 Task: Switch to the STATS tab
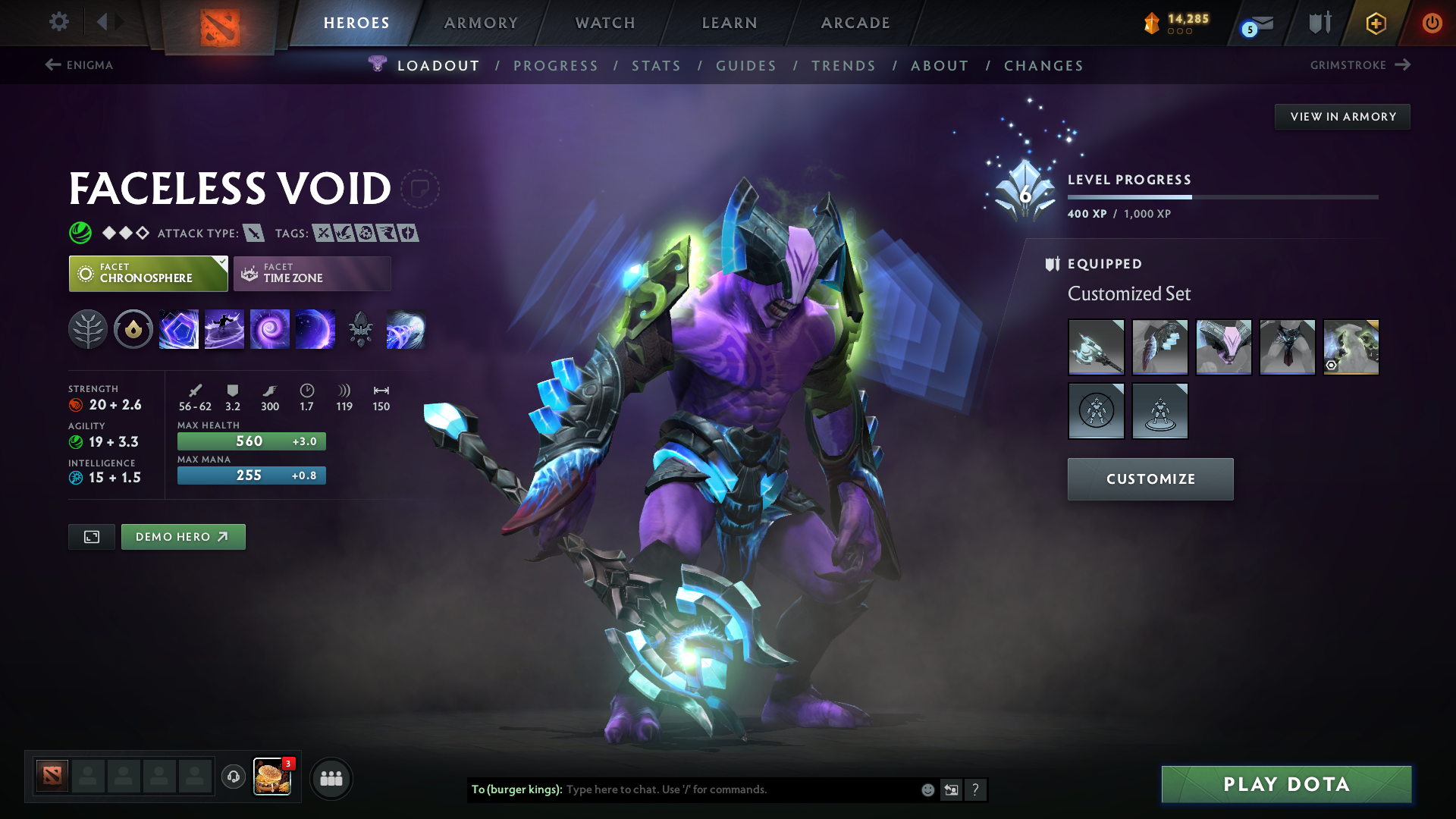[656, 66]
